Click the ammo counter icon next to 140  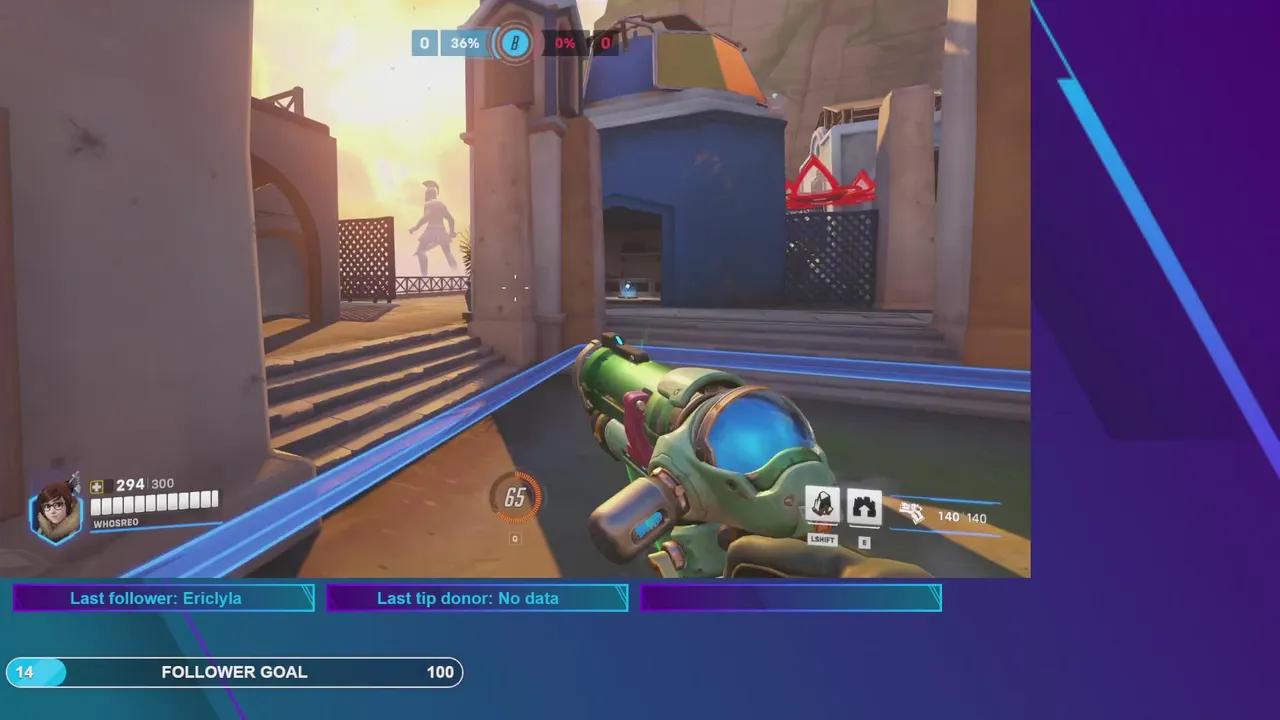[913, 513]
